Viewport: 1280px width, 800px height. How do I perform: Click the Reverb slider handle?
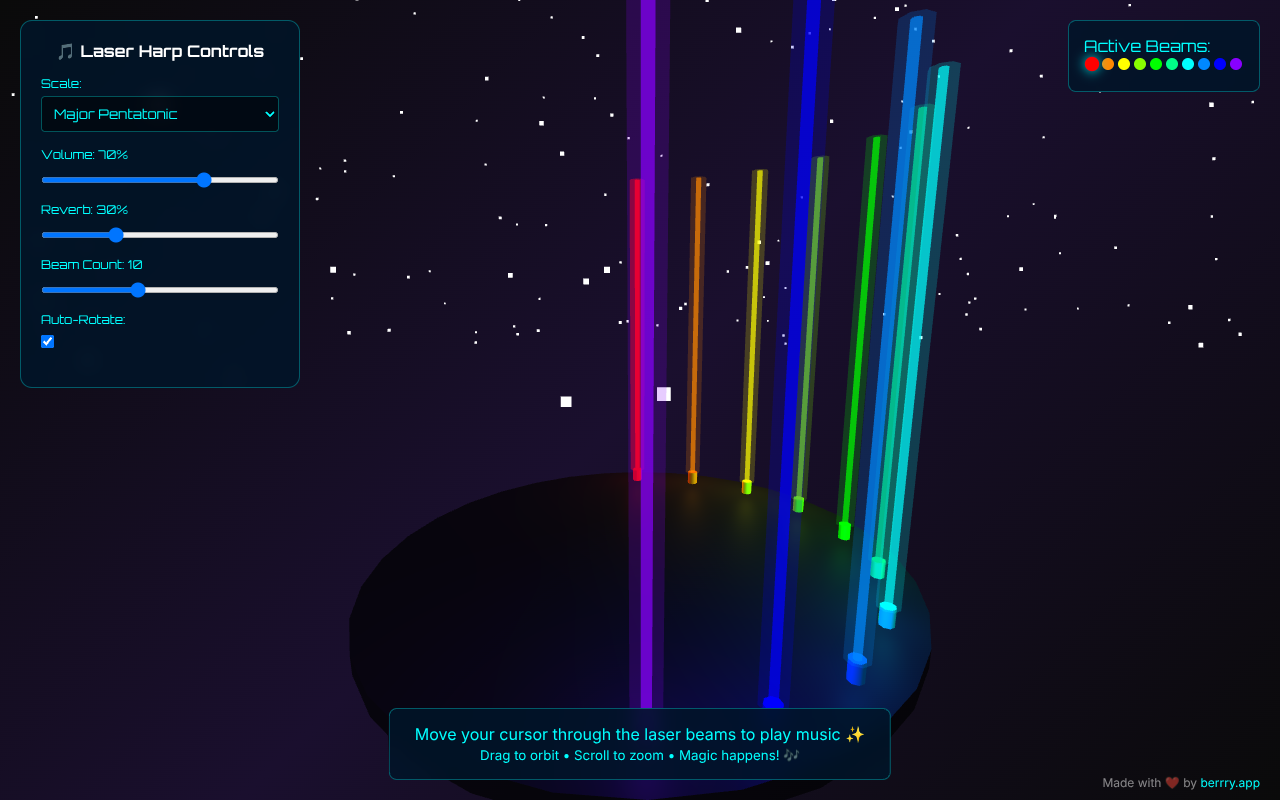tap(116, 235)
